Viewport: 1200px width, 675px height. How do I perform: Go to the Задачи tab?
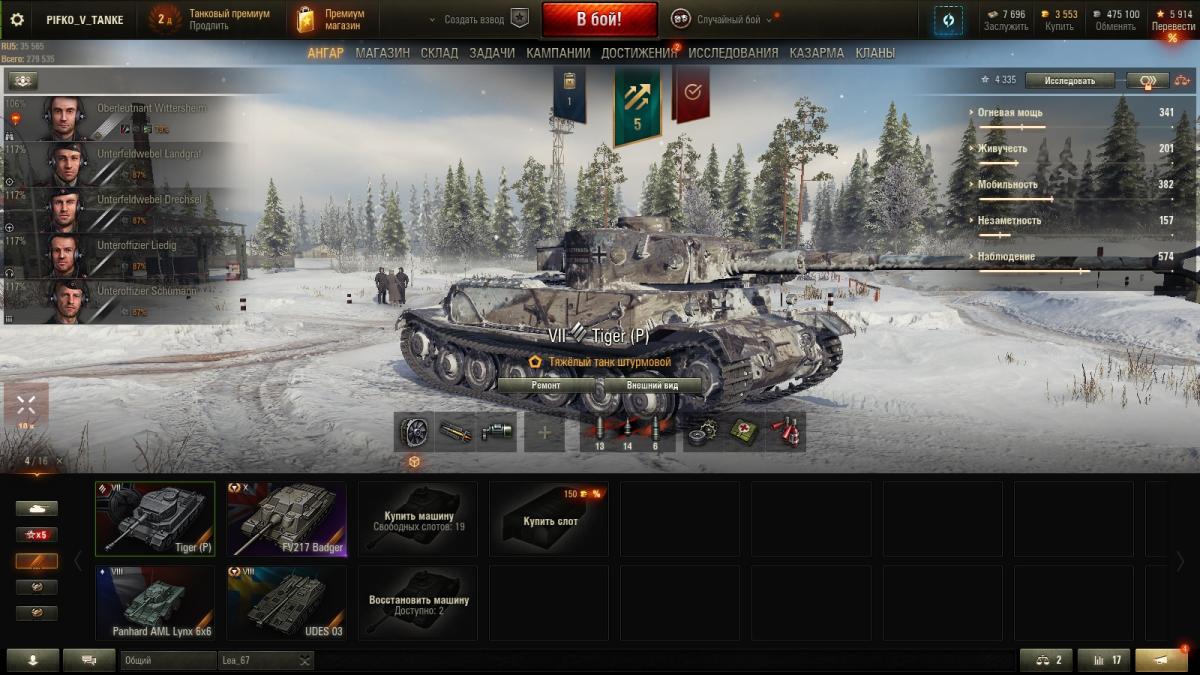click(491, 53)
